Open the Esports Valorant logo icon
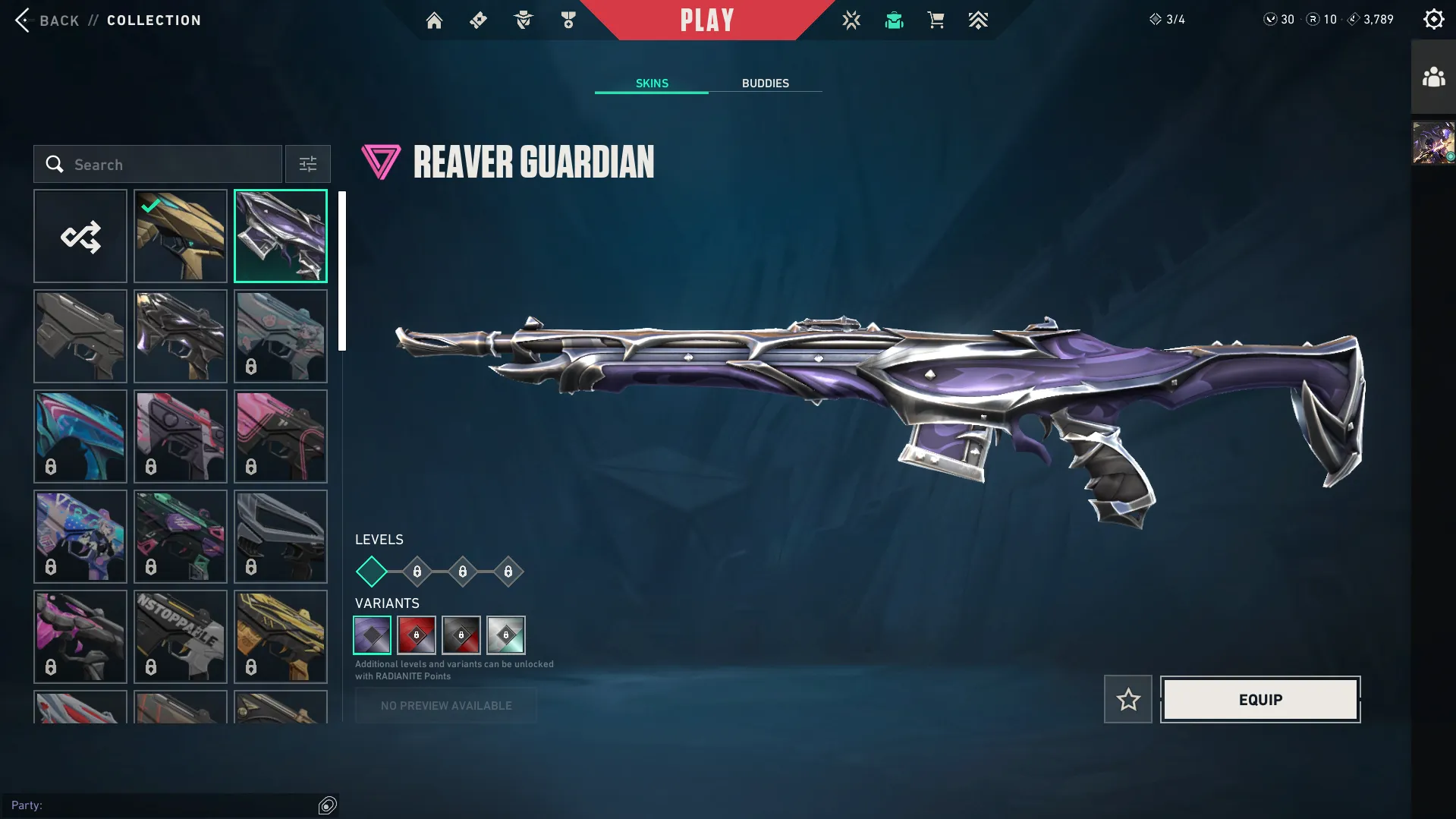Screen dimensions: 1456x819 pos(851,20)
